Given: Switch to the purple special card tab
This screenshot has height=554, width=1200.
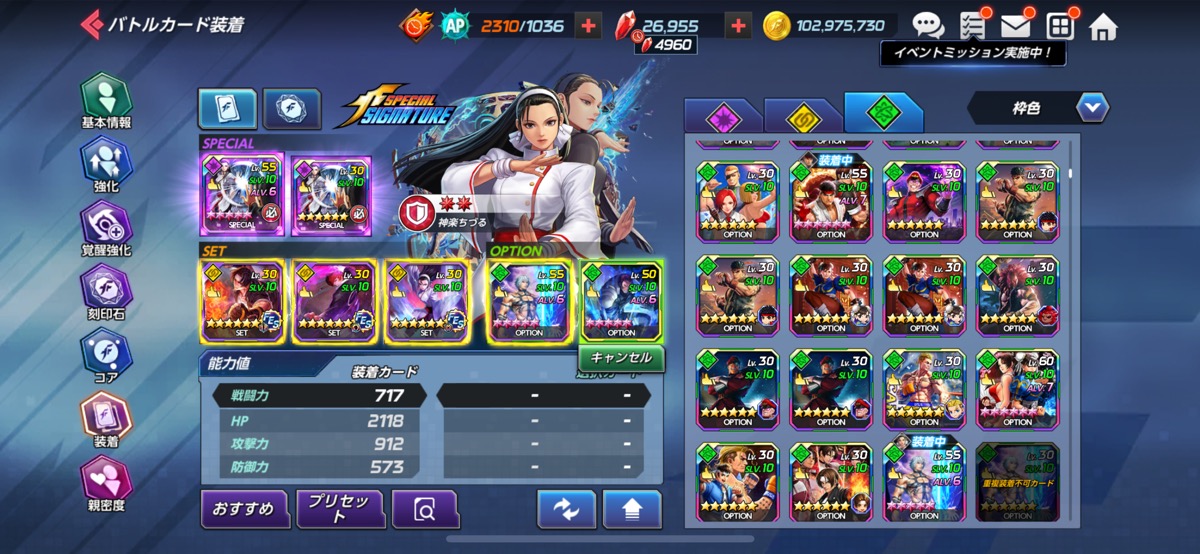Looking at the screenshot, I should pos(721,117).
